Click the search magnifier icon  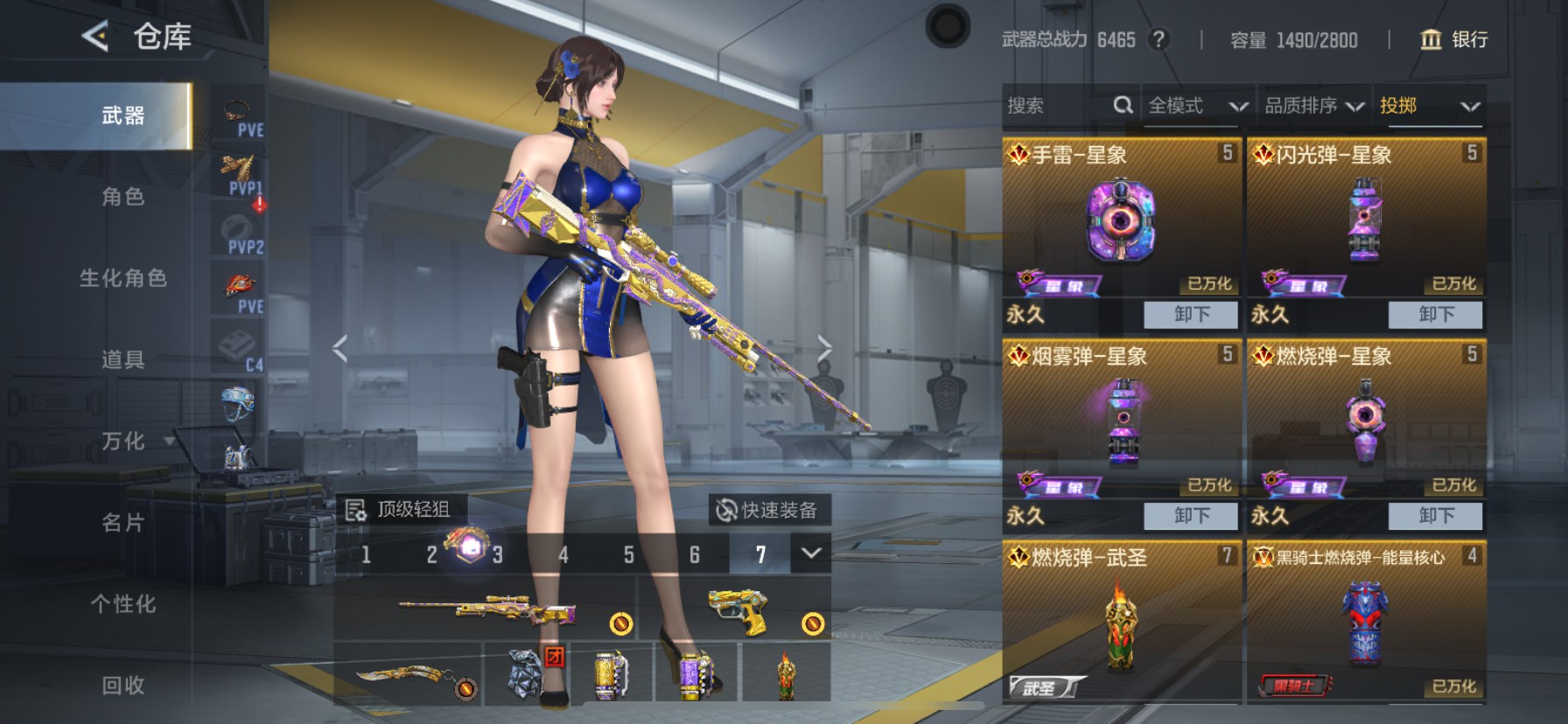tap(1123, 105)
